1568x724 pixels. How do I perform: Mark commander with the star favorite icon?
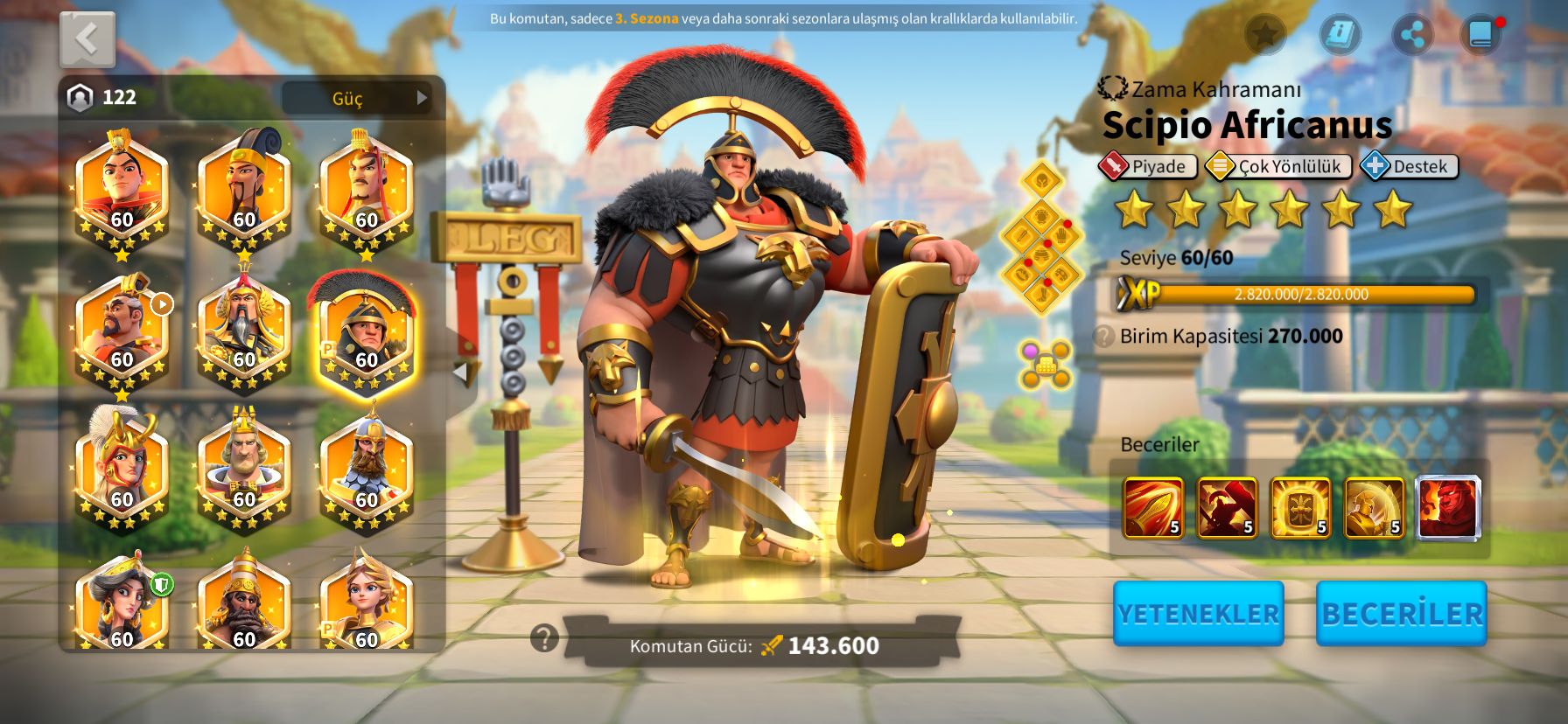click(x=1264, y=35)
